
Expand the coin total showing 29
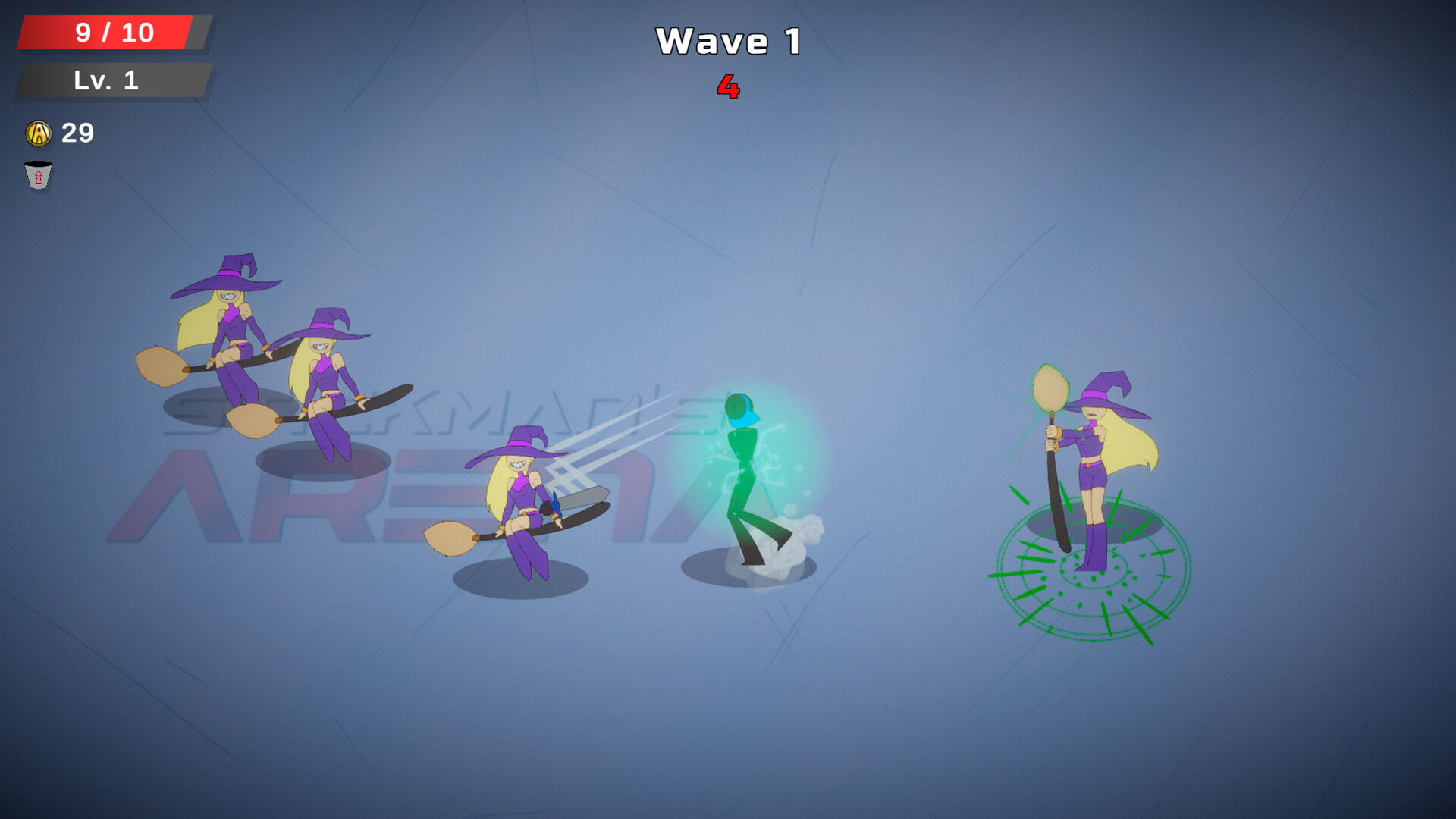[76, 134]
